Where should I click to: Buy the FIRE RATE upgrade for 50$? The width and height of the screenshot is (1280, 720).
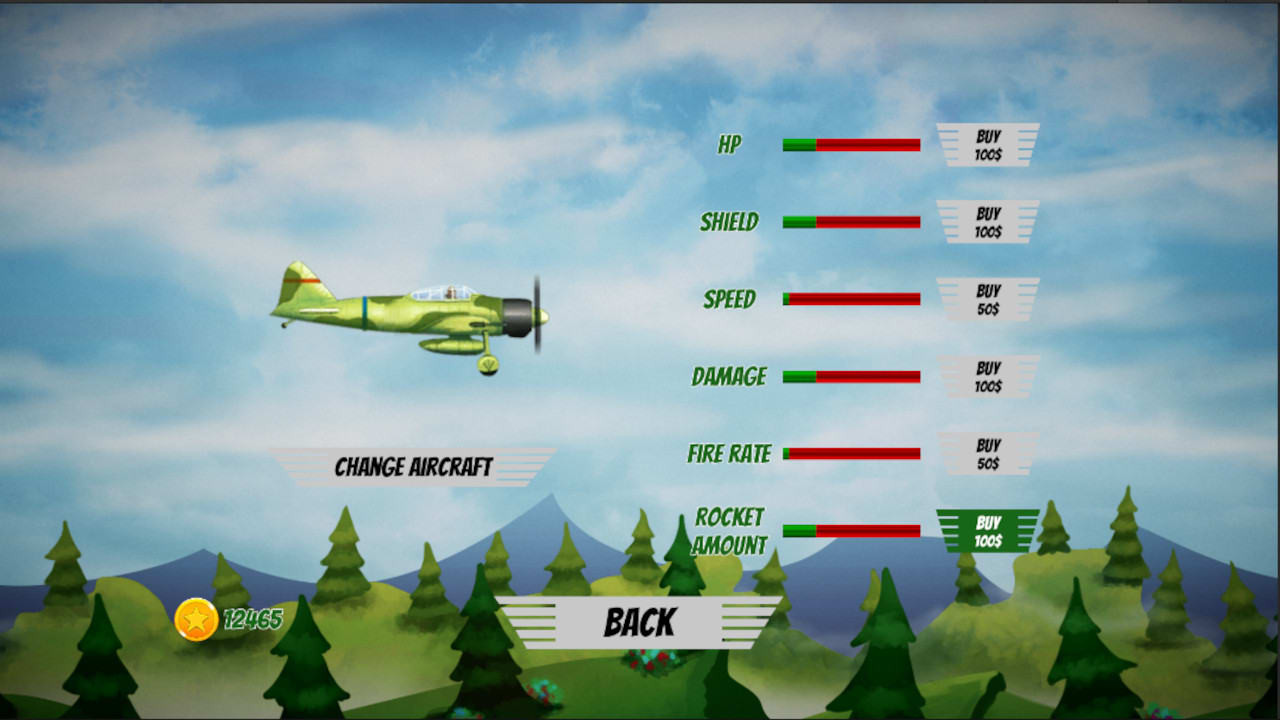pyautogui.click(x=988, y=453)
